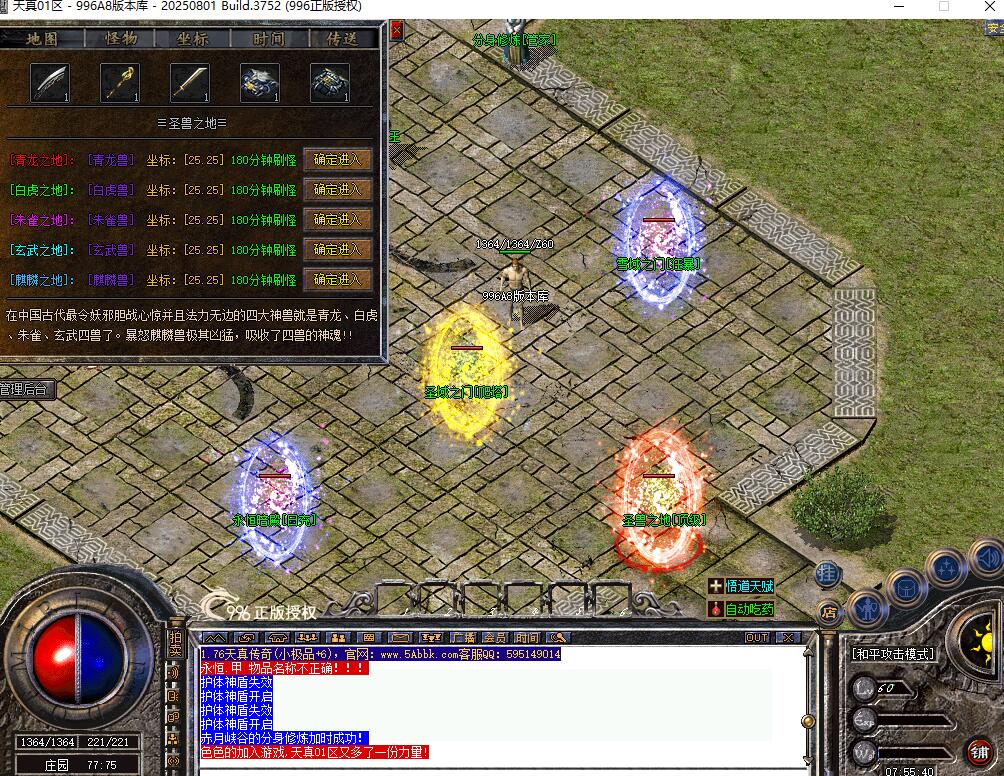
Task: Confirm entry to 白虎之地
Action: tap(337, 189)
